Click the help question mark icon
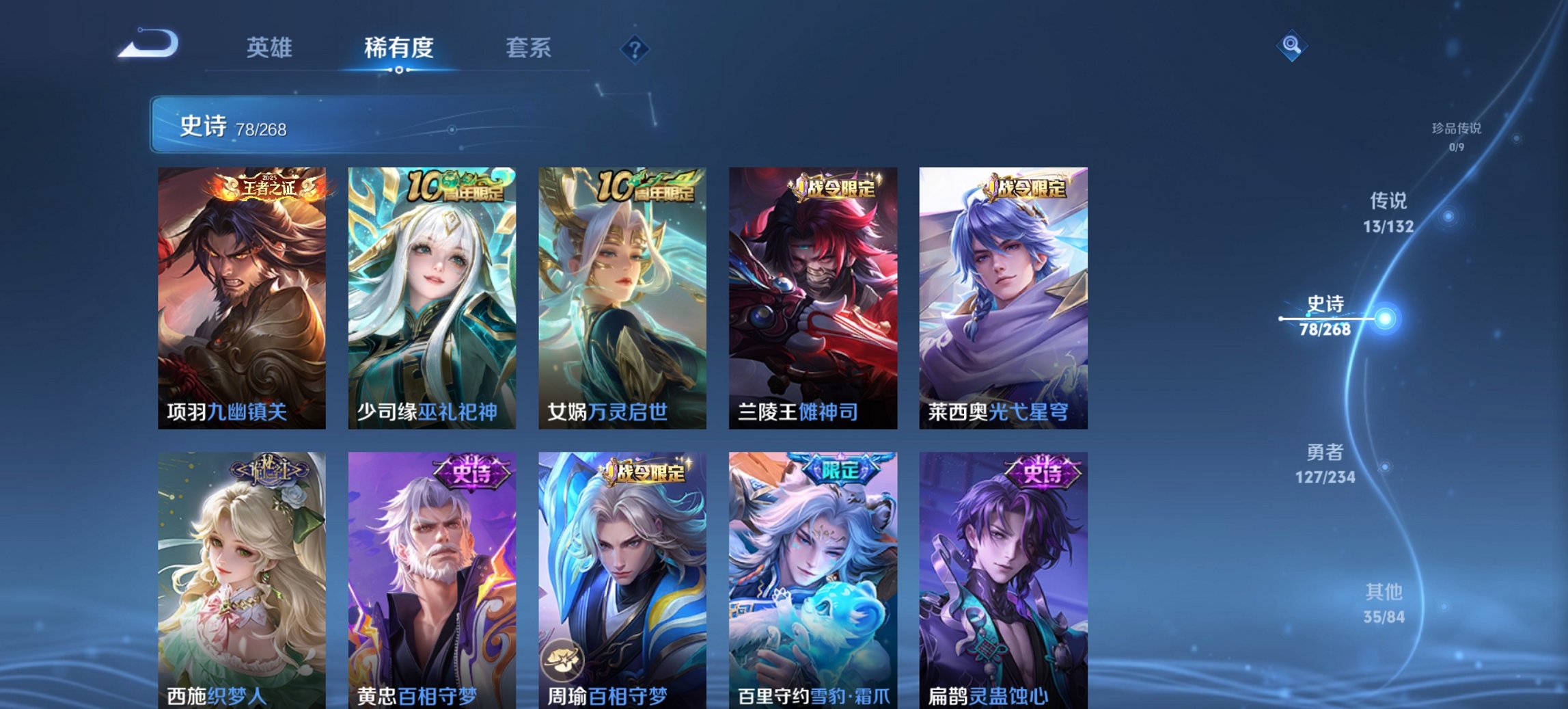 click(x=633, y=48)
